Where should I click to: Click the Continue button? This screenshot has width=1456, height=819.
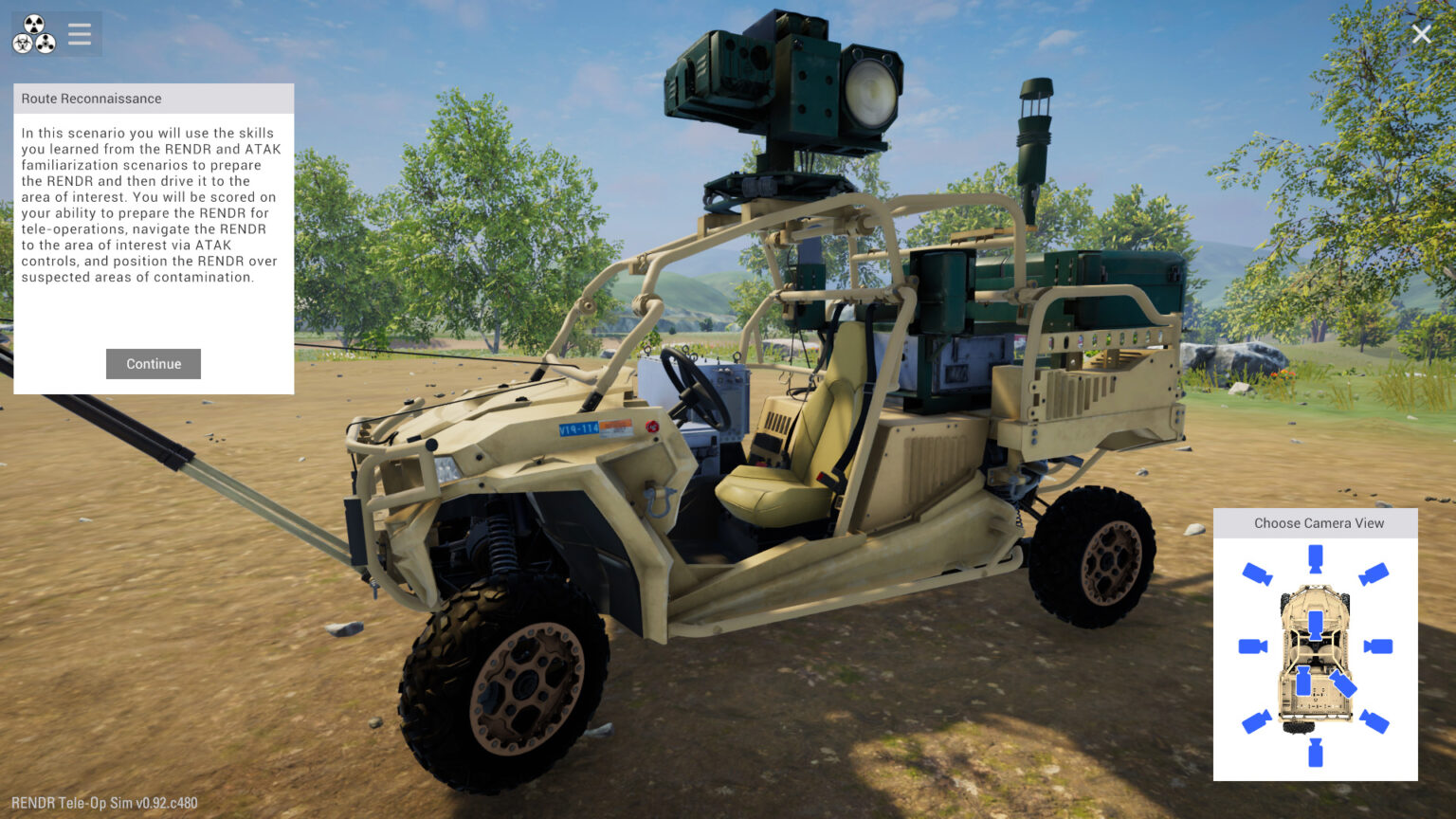[x=153, y=363]
